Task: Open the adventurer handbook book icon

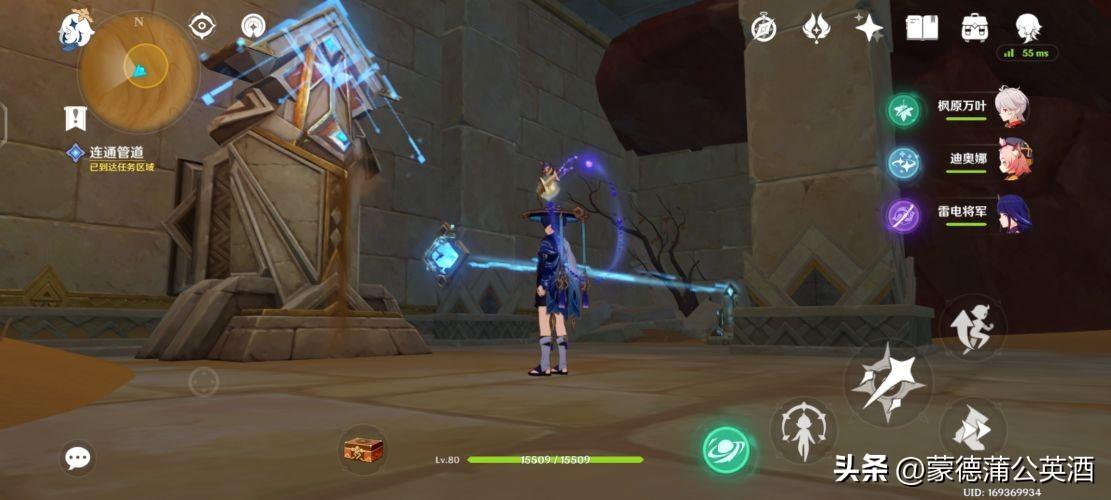Action: click(x=921, y=28)
